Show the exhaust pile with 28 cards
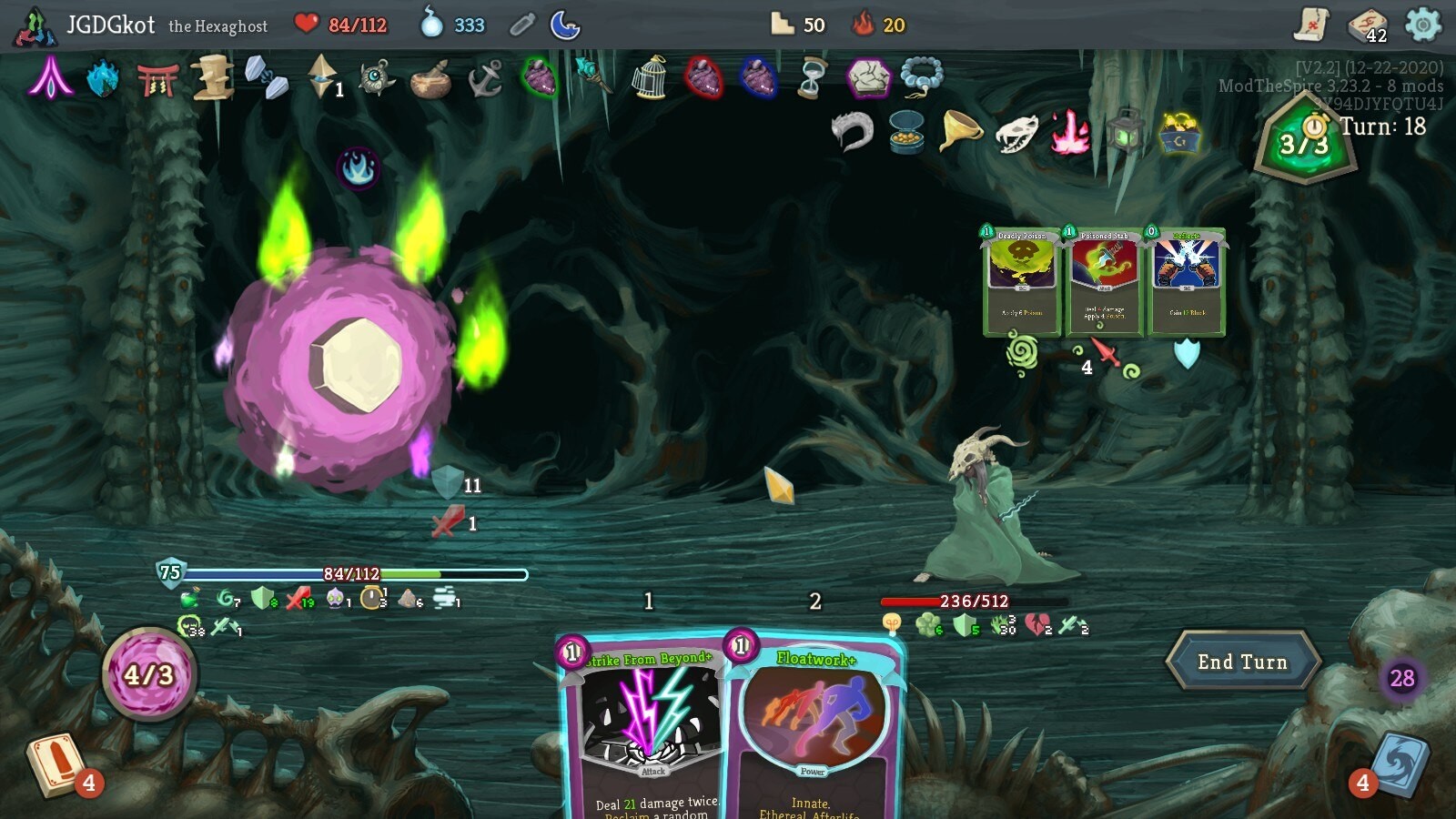The width and height of the screenshot is (1456, 819). (1401, 678)
